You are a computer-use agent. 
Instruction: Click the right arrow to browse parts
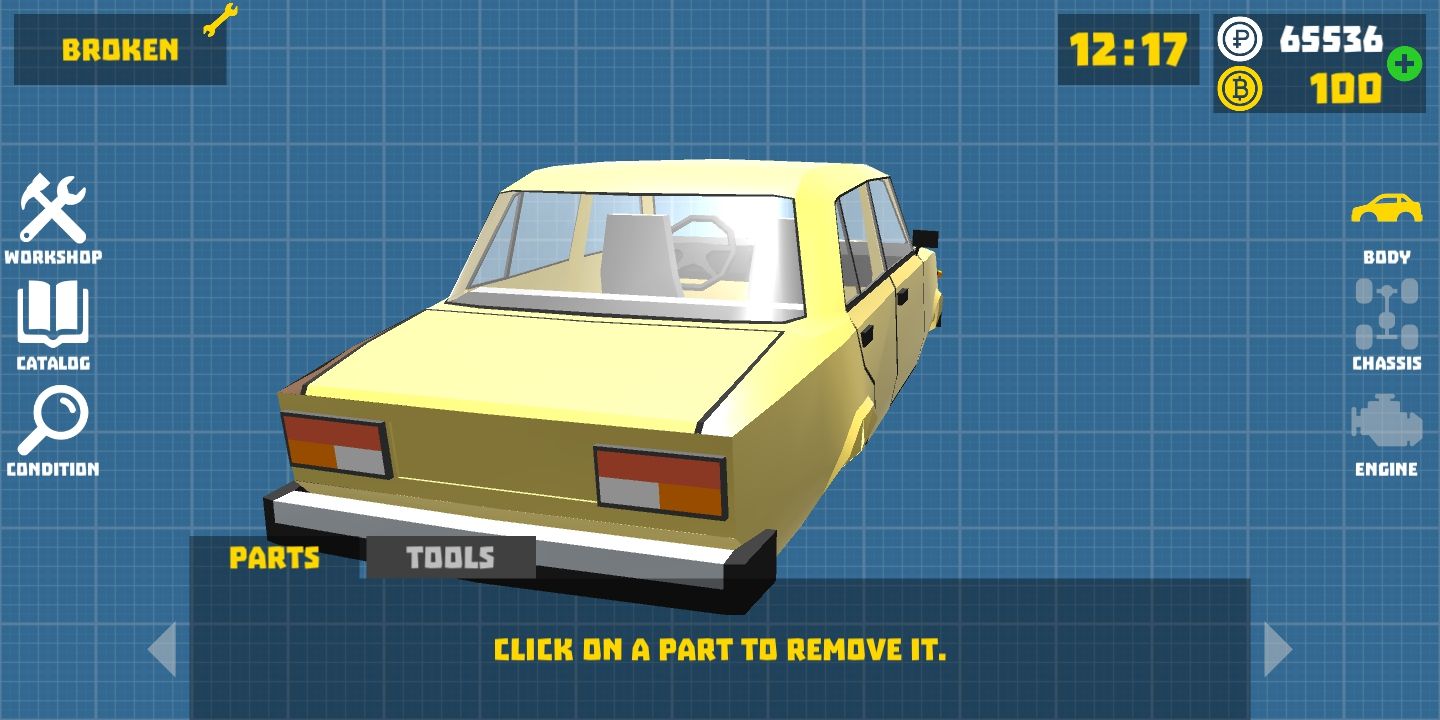(x=1278, y=648)
